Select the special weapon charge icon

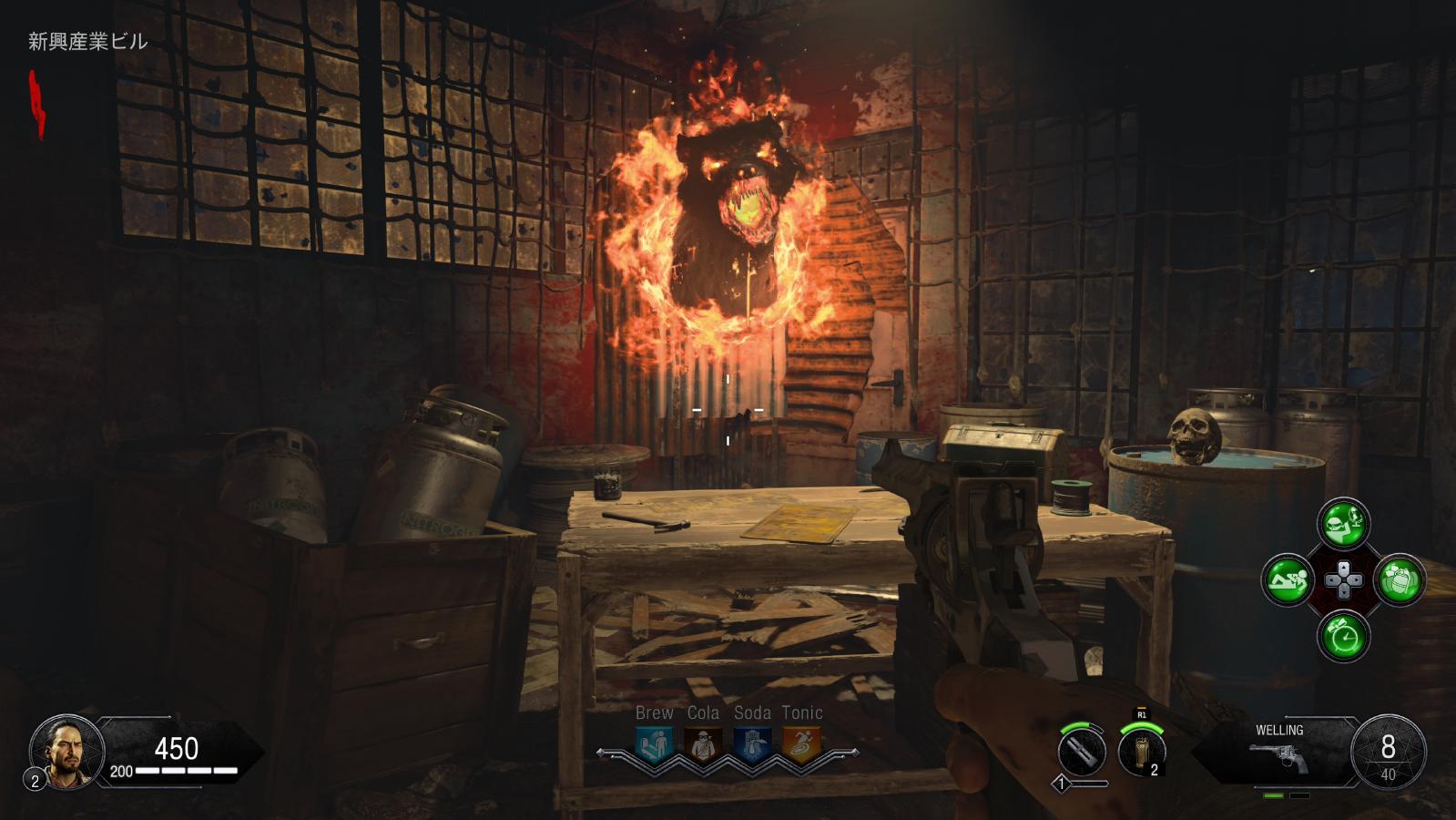click(x=1082, y=753)
